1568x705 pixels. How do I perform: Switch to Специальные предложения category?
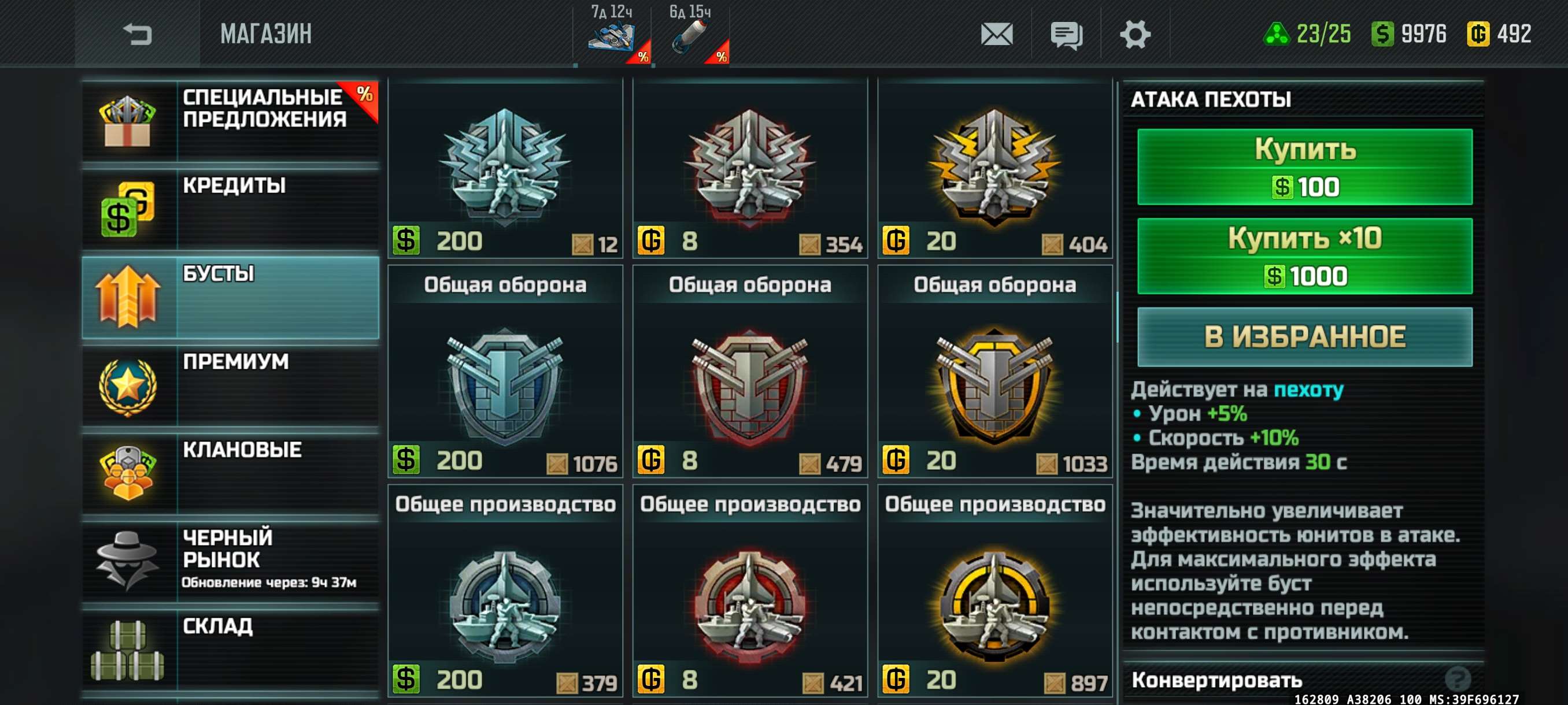tap(230, 120)
